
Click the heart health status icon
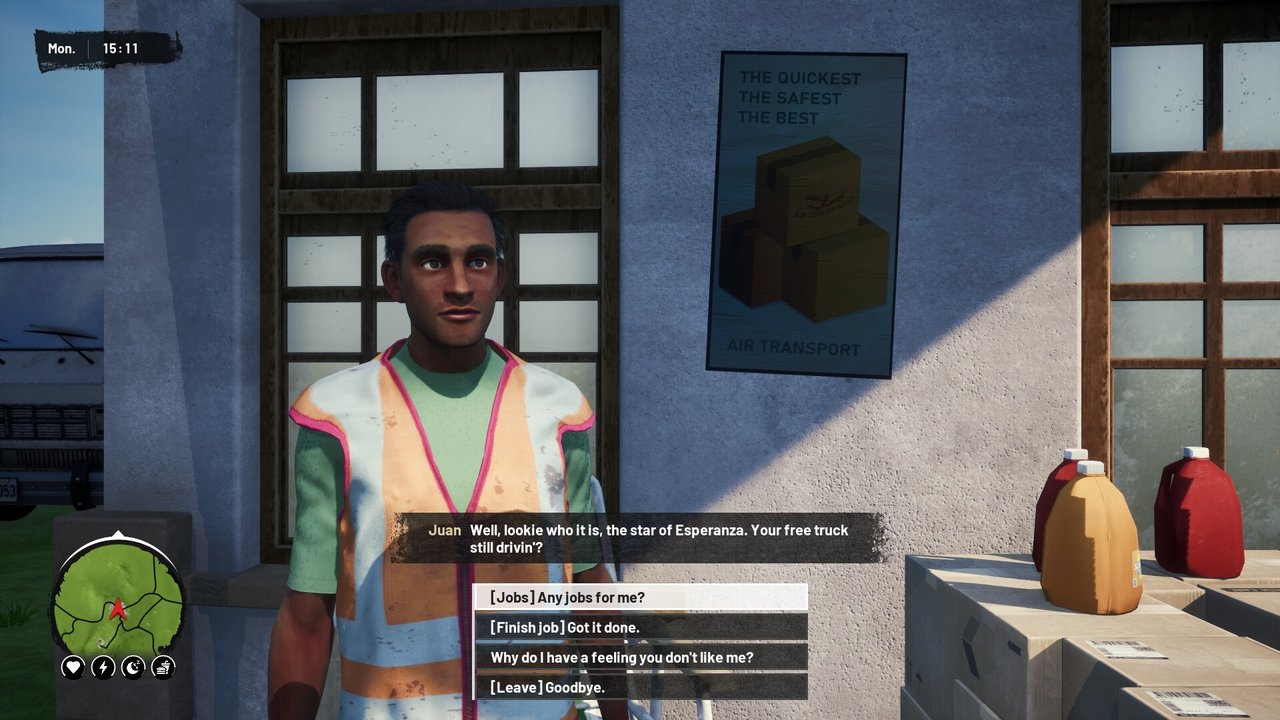pos(72,667)
